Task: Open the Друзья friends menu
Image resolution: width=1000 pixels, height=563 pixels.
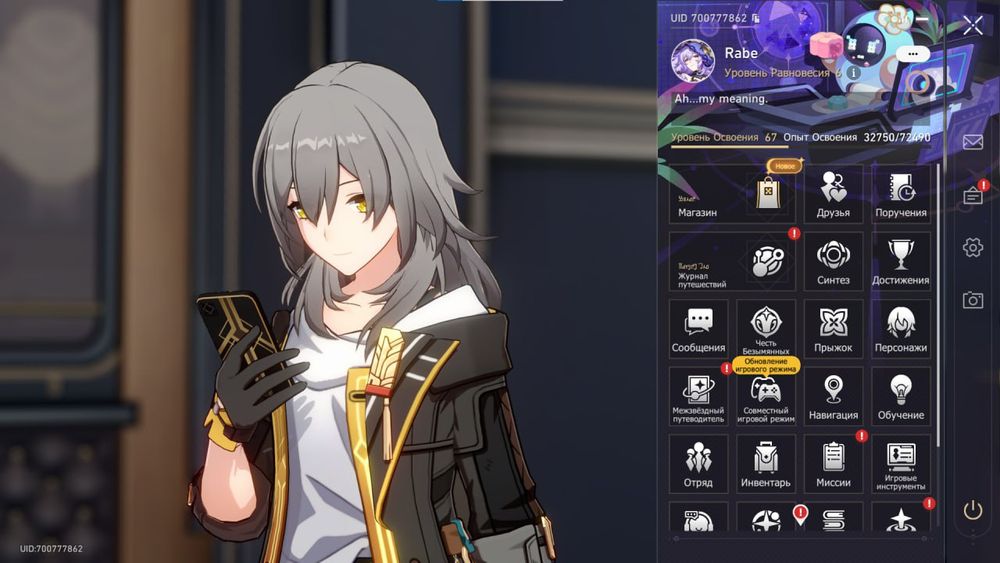Action: pos(833,194)
